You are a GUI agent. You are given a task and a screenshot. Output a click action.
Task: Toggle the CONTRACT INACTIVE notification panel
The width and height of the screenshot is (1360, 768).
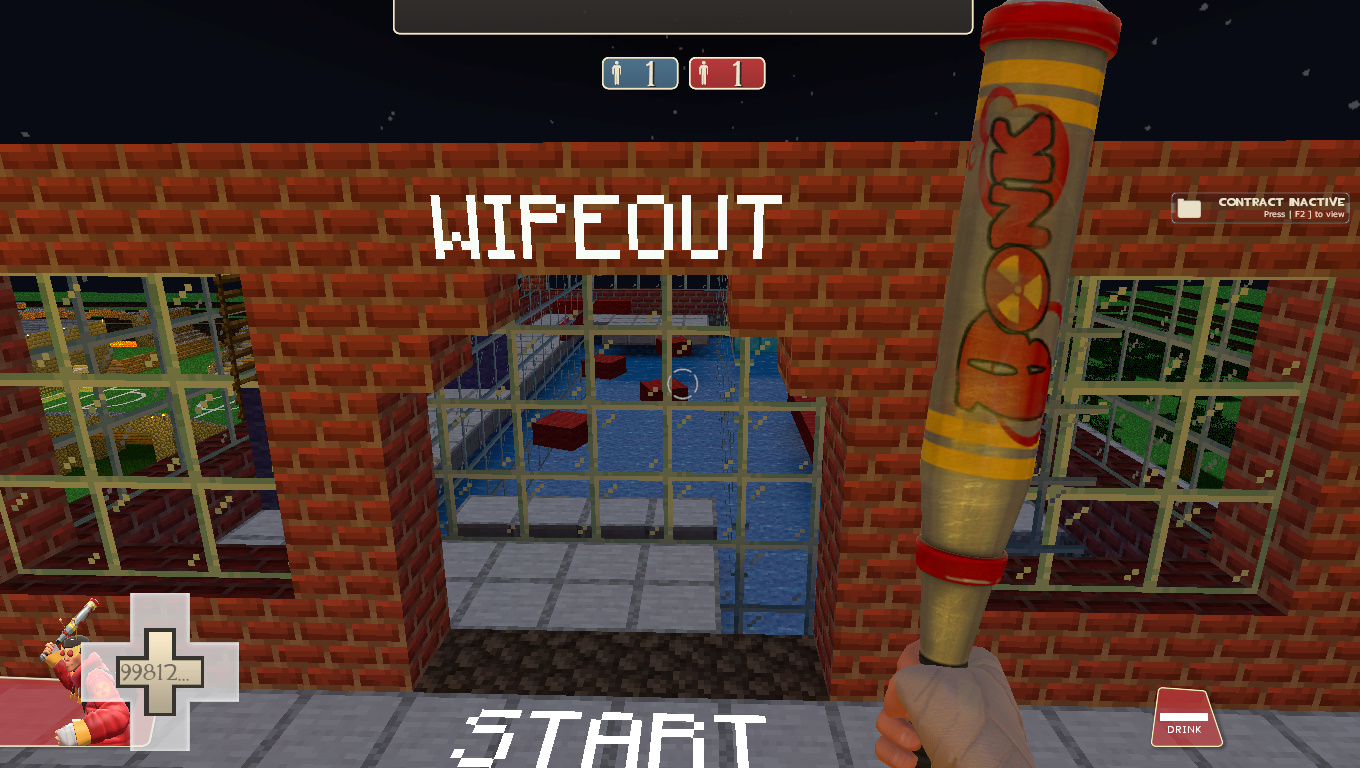click(1260, 206)
